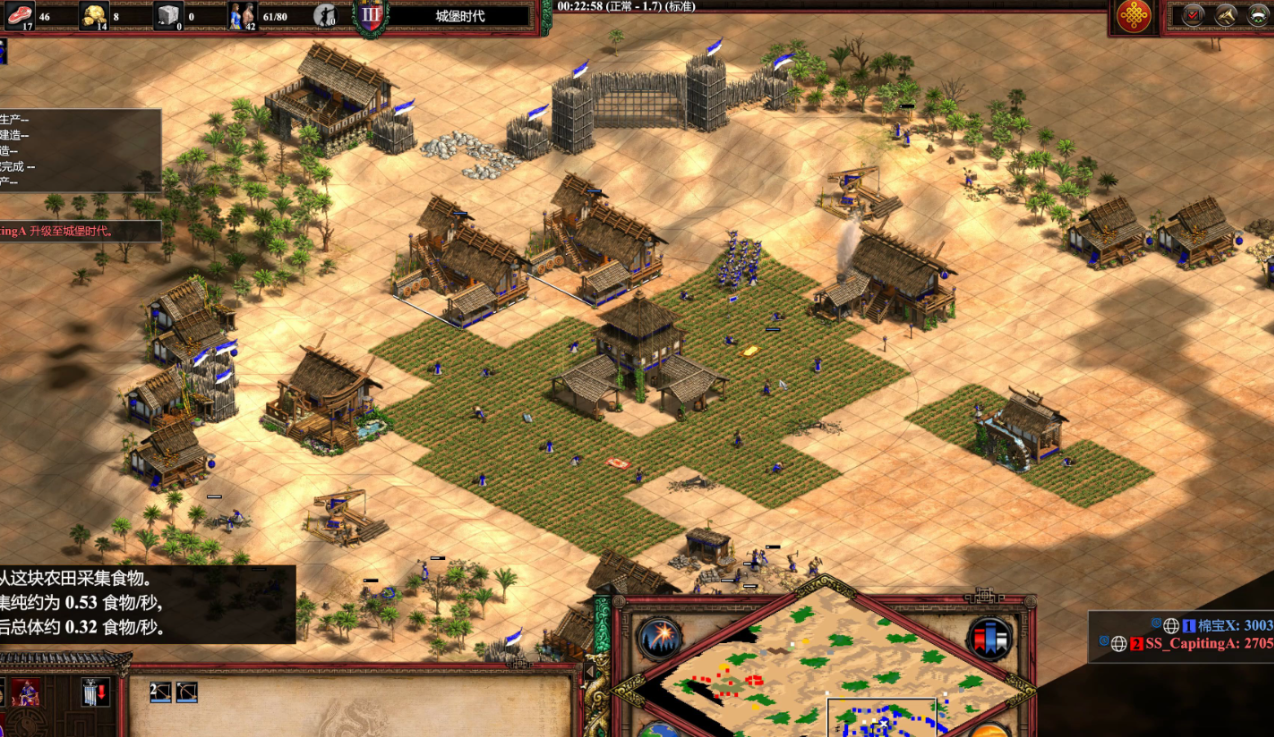Click the gold resource icon
Image resolution: width=1274 pixels, height=737 pixels.
[x=94, y=15]
